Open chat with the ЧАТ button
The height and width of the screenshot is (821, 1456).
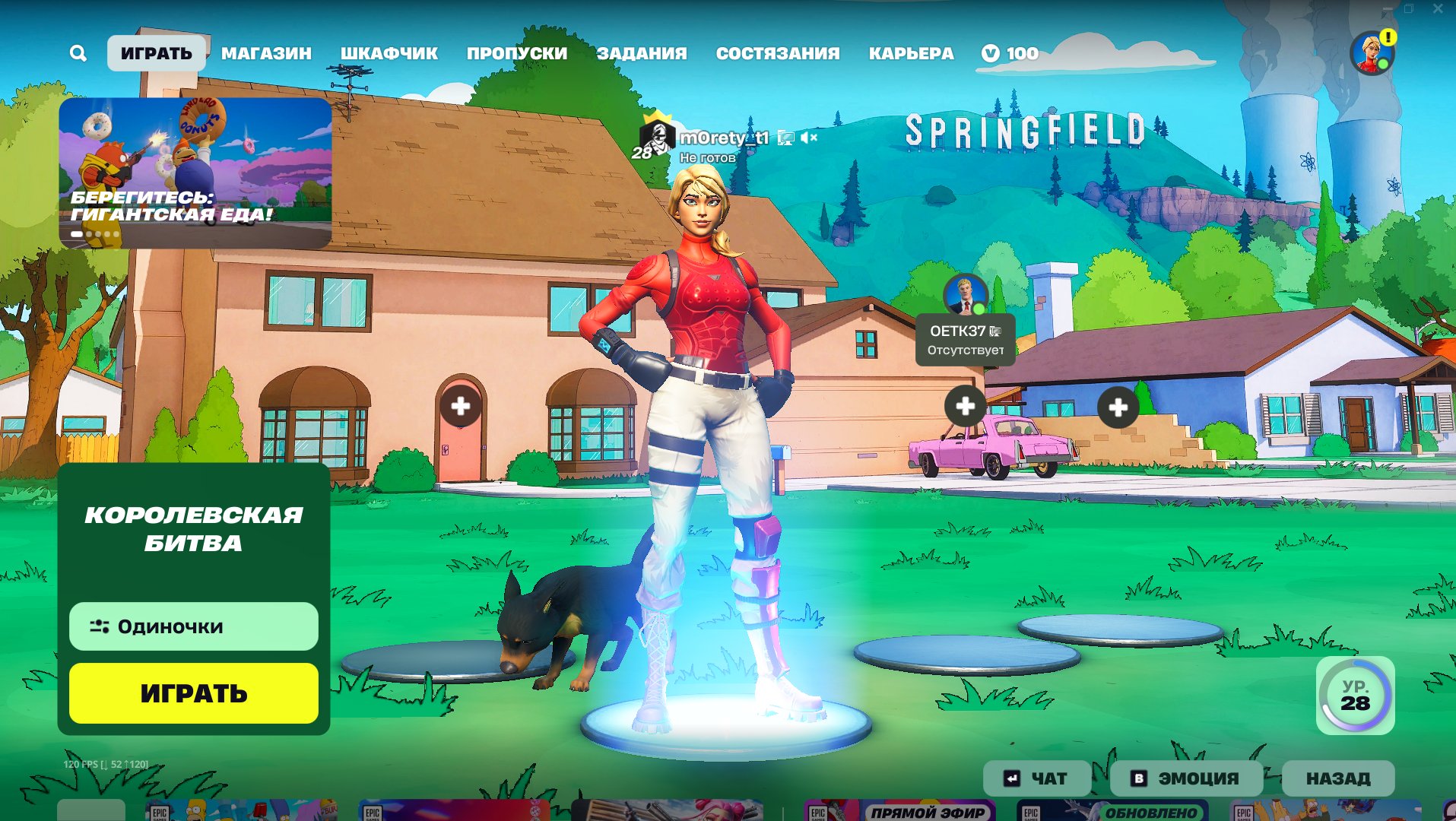1036,778
